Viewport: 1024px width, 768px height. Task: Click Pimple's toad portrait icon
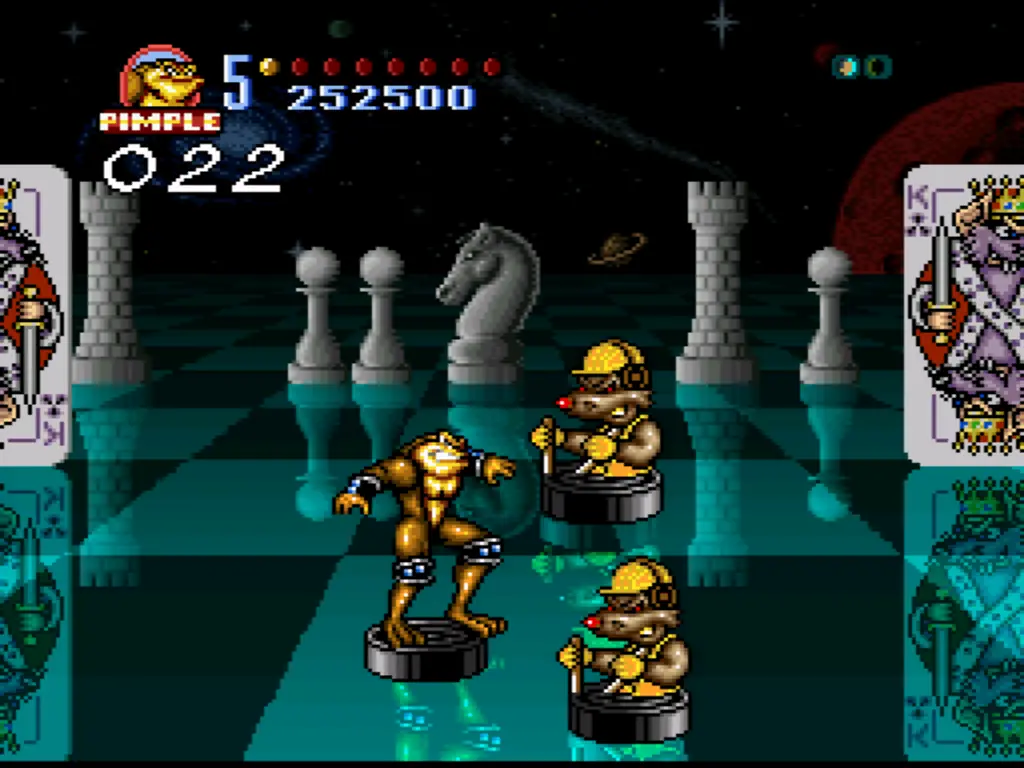click(x=161, y=78)
